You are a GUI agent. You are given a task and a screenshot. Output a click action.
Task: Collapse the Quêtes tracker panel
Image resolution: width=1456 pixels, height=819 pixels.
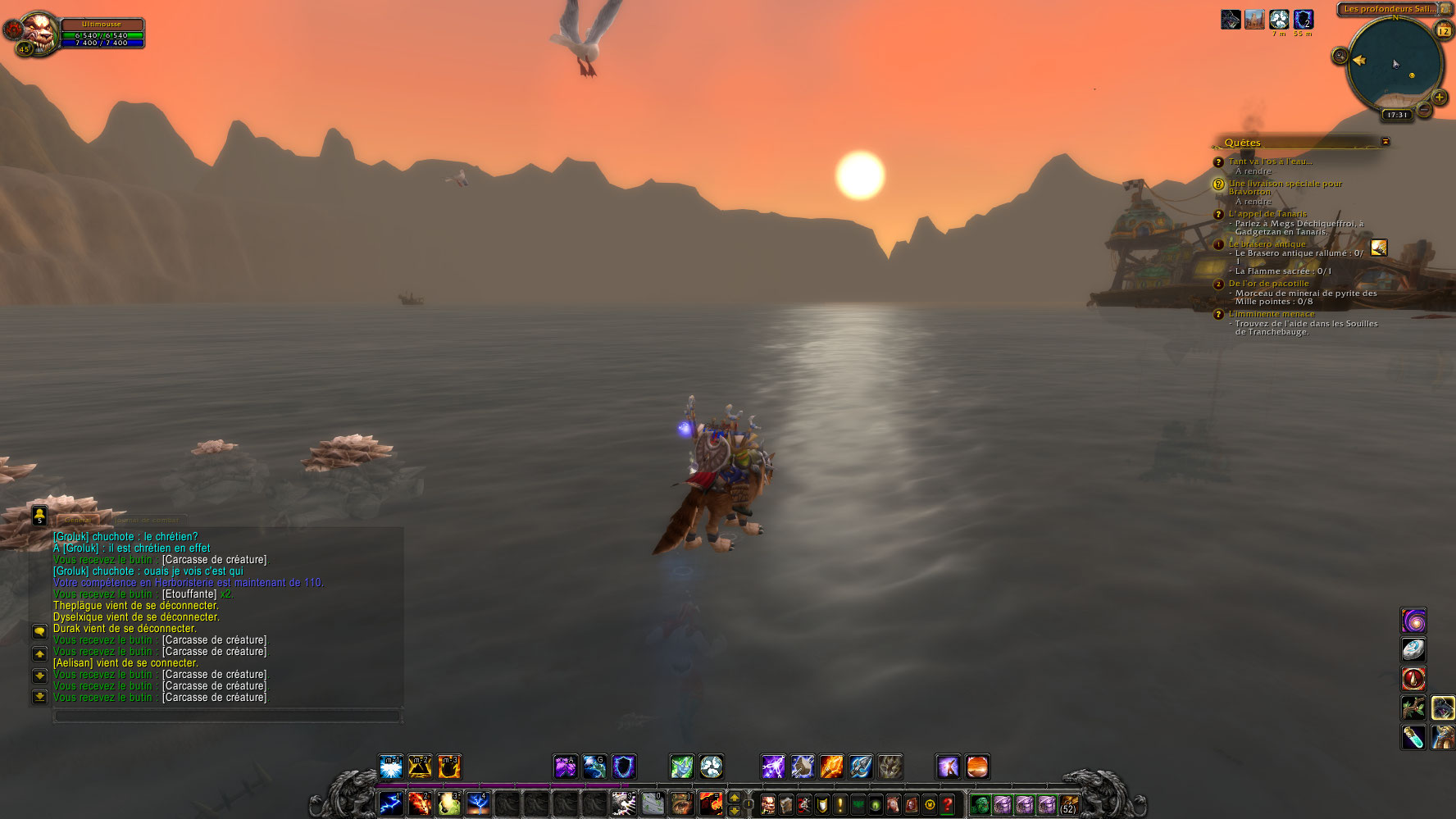(1385, 142)
